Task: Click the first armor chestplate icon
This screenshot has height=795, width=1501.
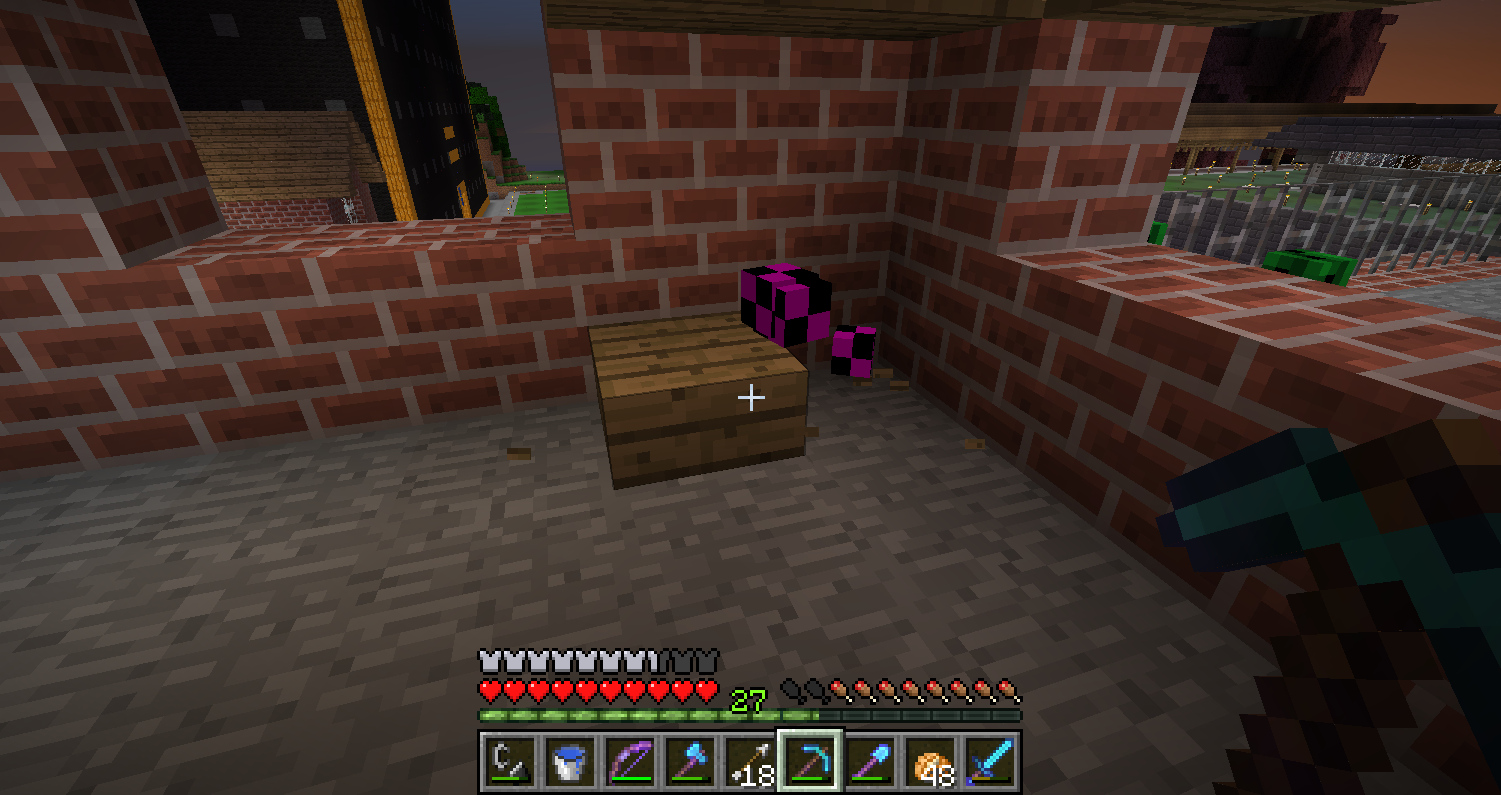Action: (x=489, y=658)
